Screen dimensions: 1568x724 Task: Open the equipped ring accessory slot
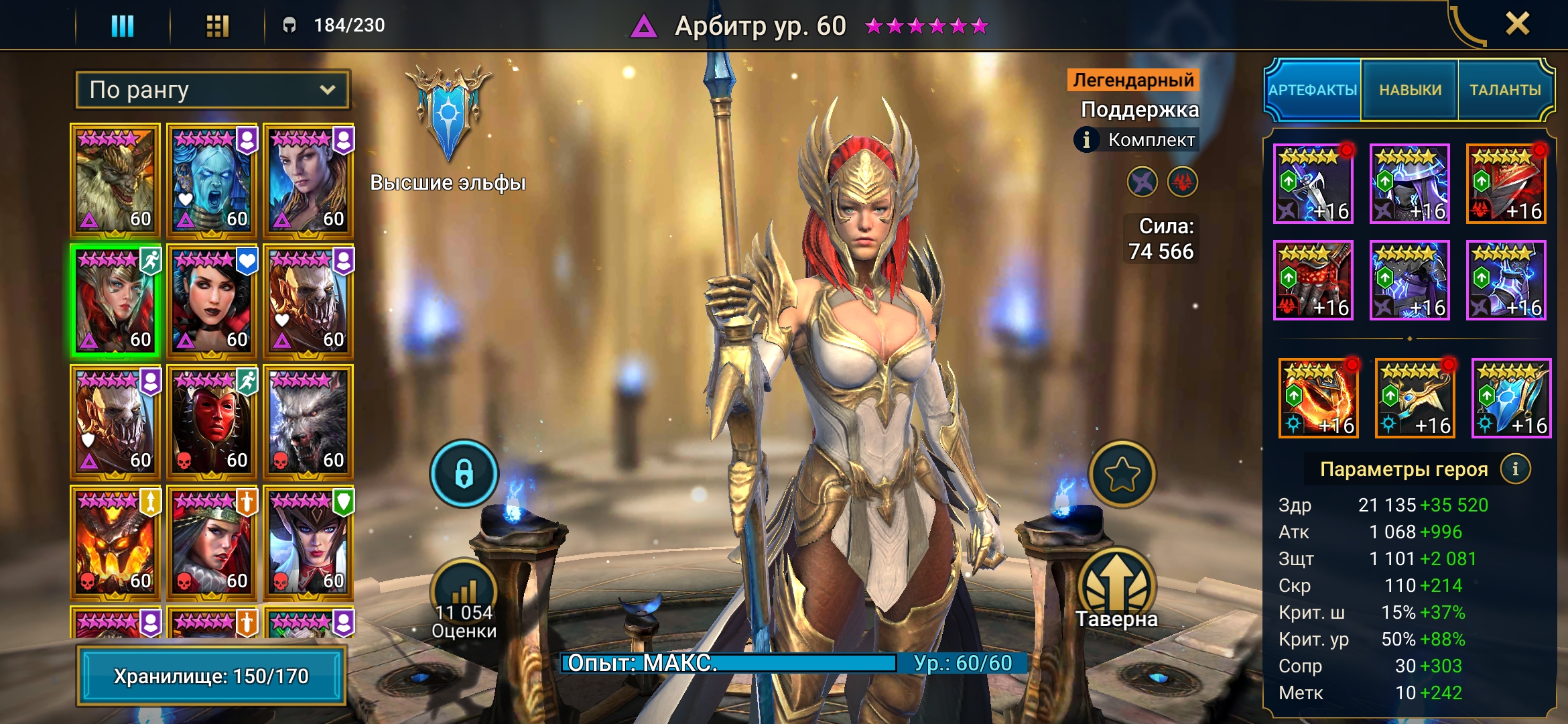point(1318,398)
